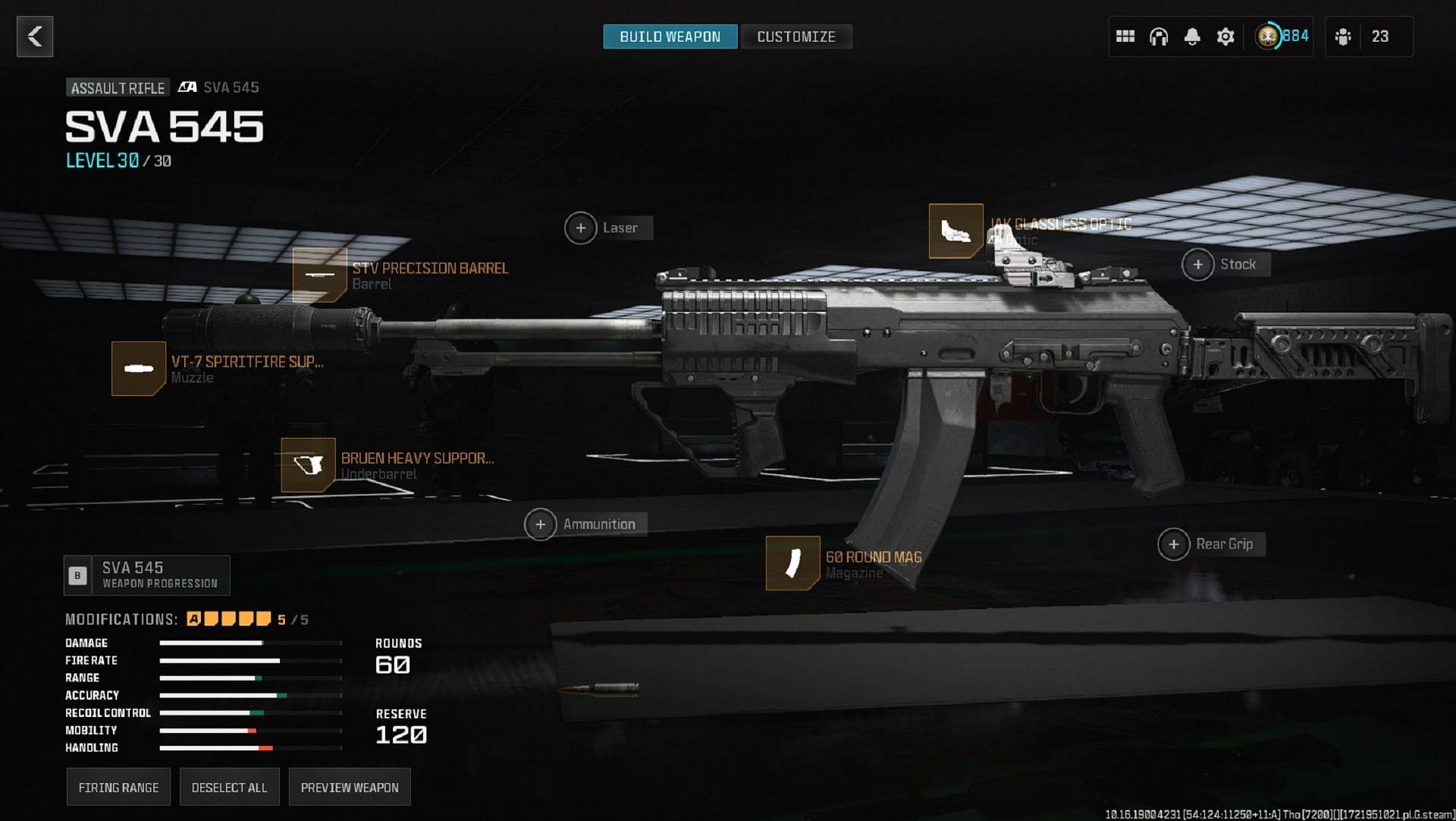
Task: Switch to the Customize tab
Action: [x=795, y=36]
